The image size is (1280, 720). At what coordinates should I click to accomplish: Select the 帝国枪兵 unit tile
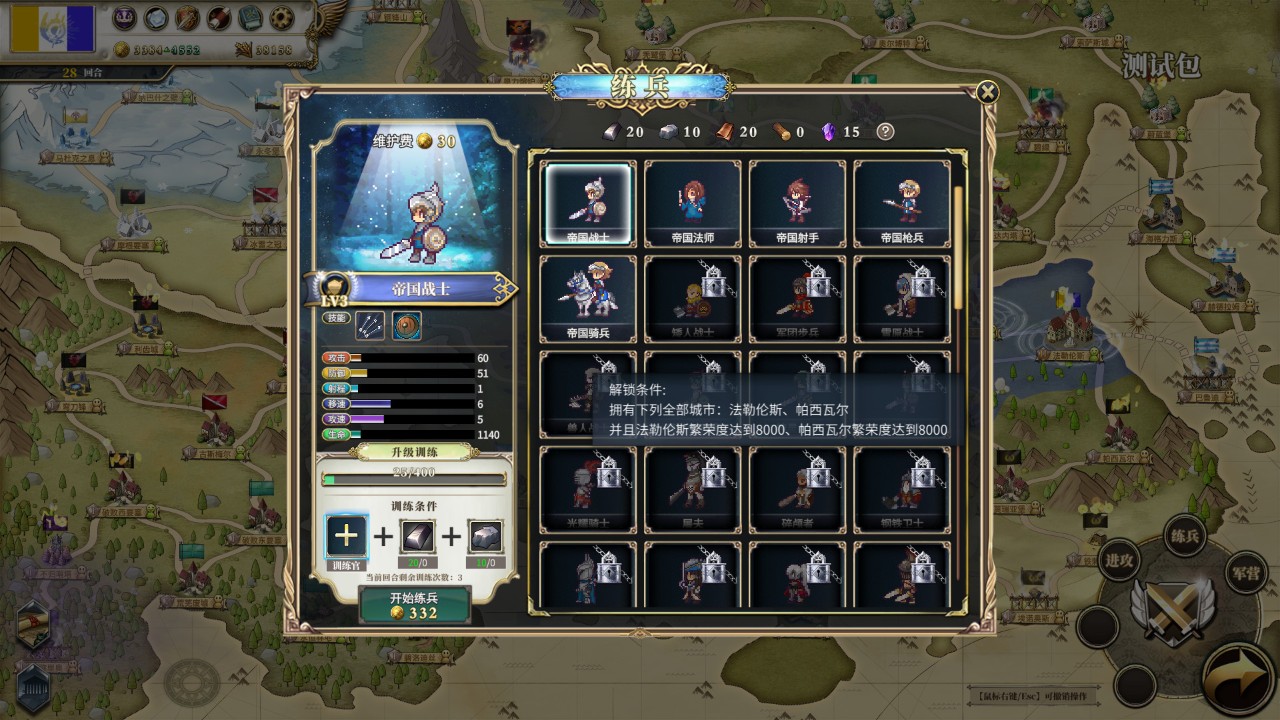click(x=901, y=203)
